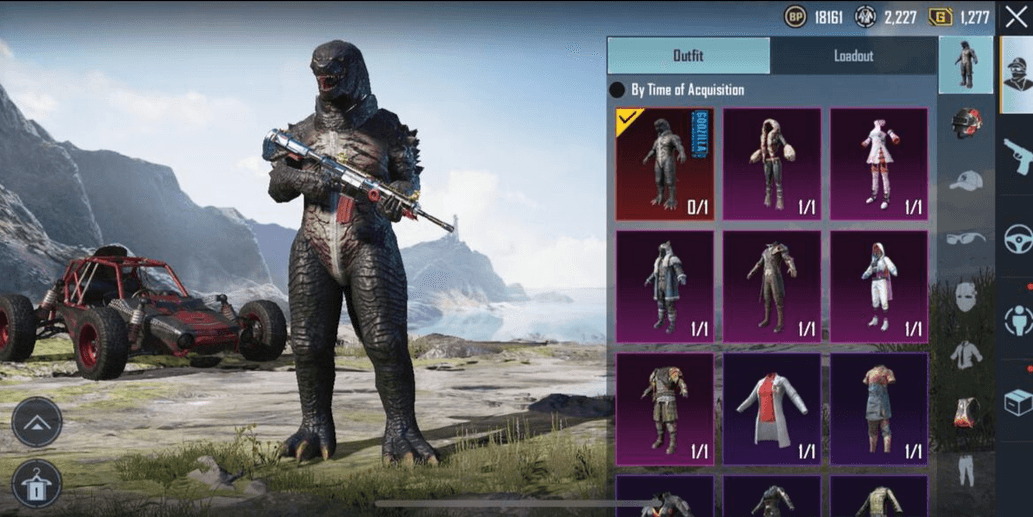Select the white coat with red shirt
Viewport: 1033px width, 517px height.
pyautogui.click(x=772, y=408)
